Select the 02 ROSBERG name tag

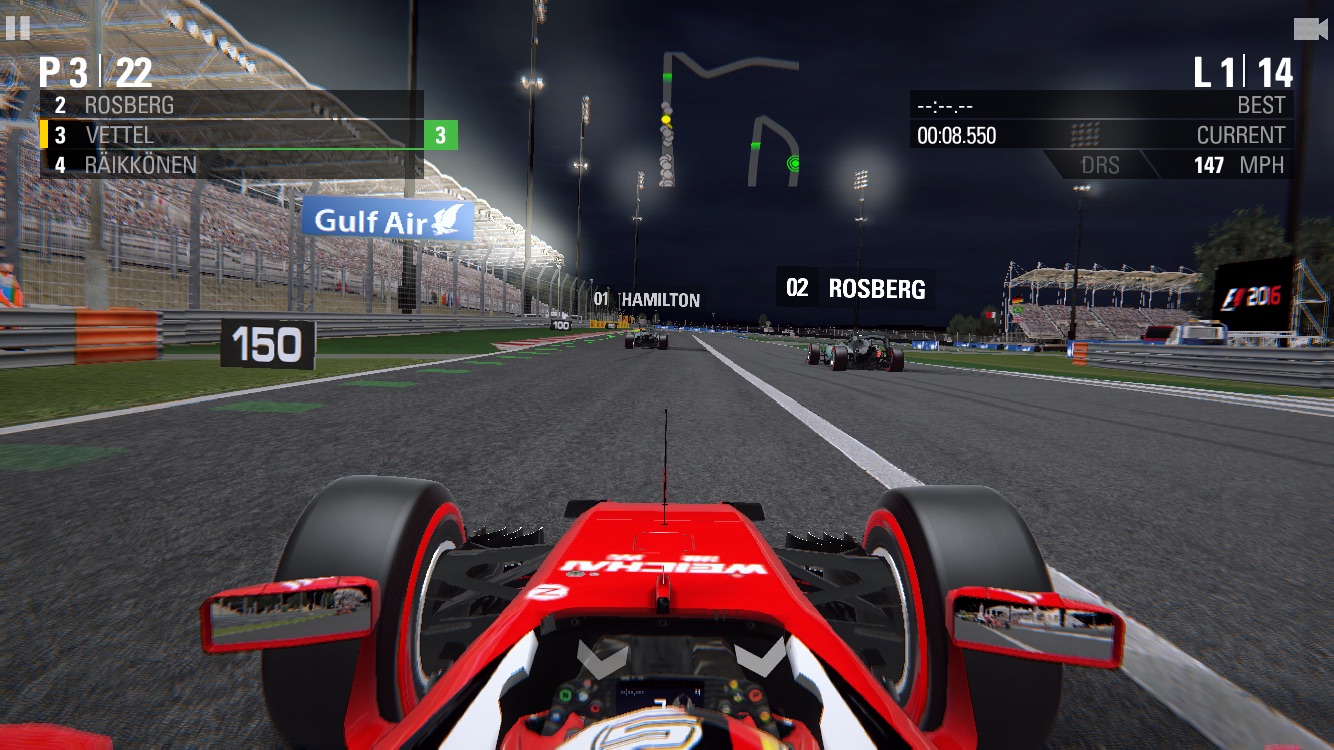pos(855,289)
